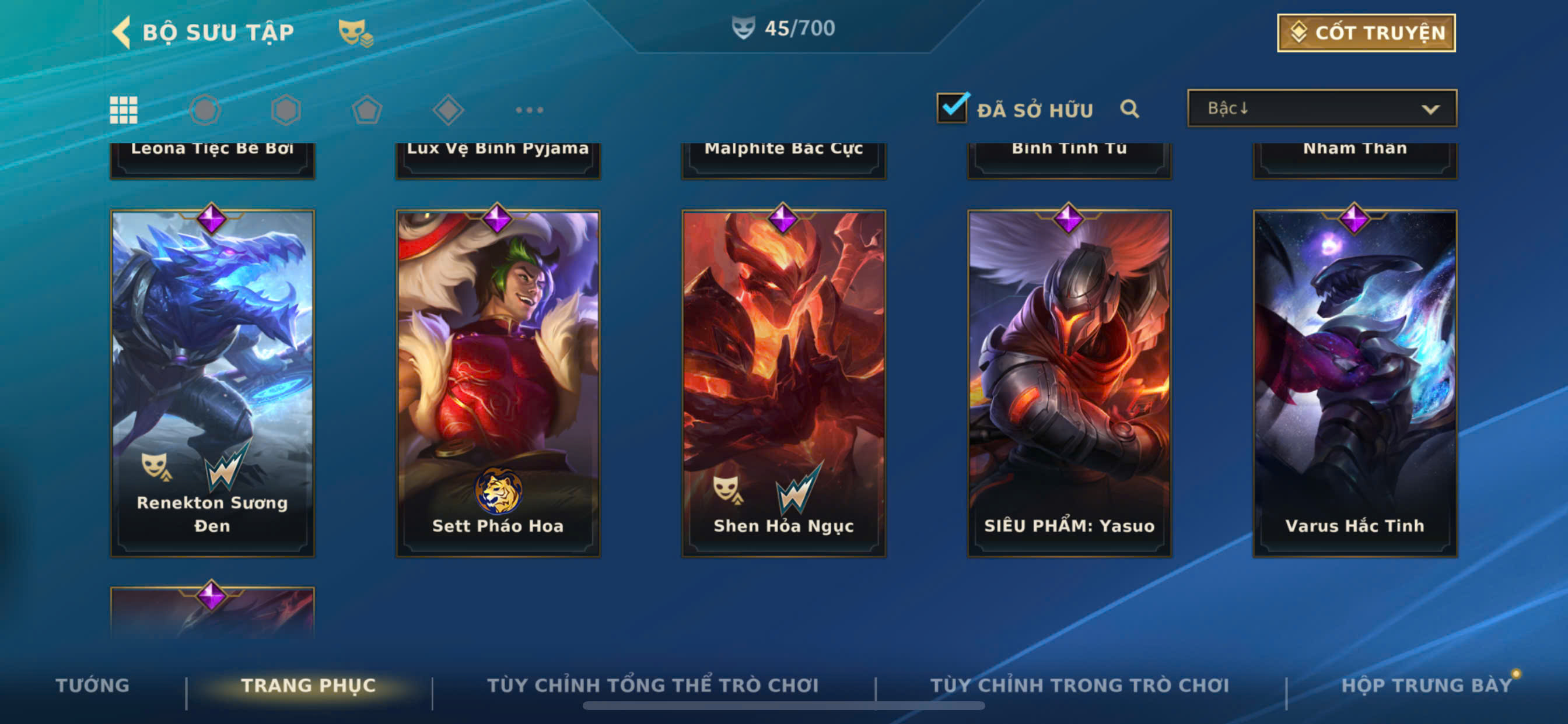Open Tùy Chỉnh Tổng Thể Trò Chơi tab
Image resolution: width=1568 pixels, height=724 pixels.
(x=653, y=685)
